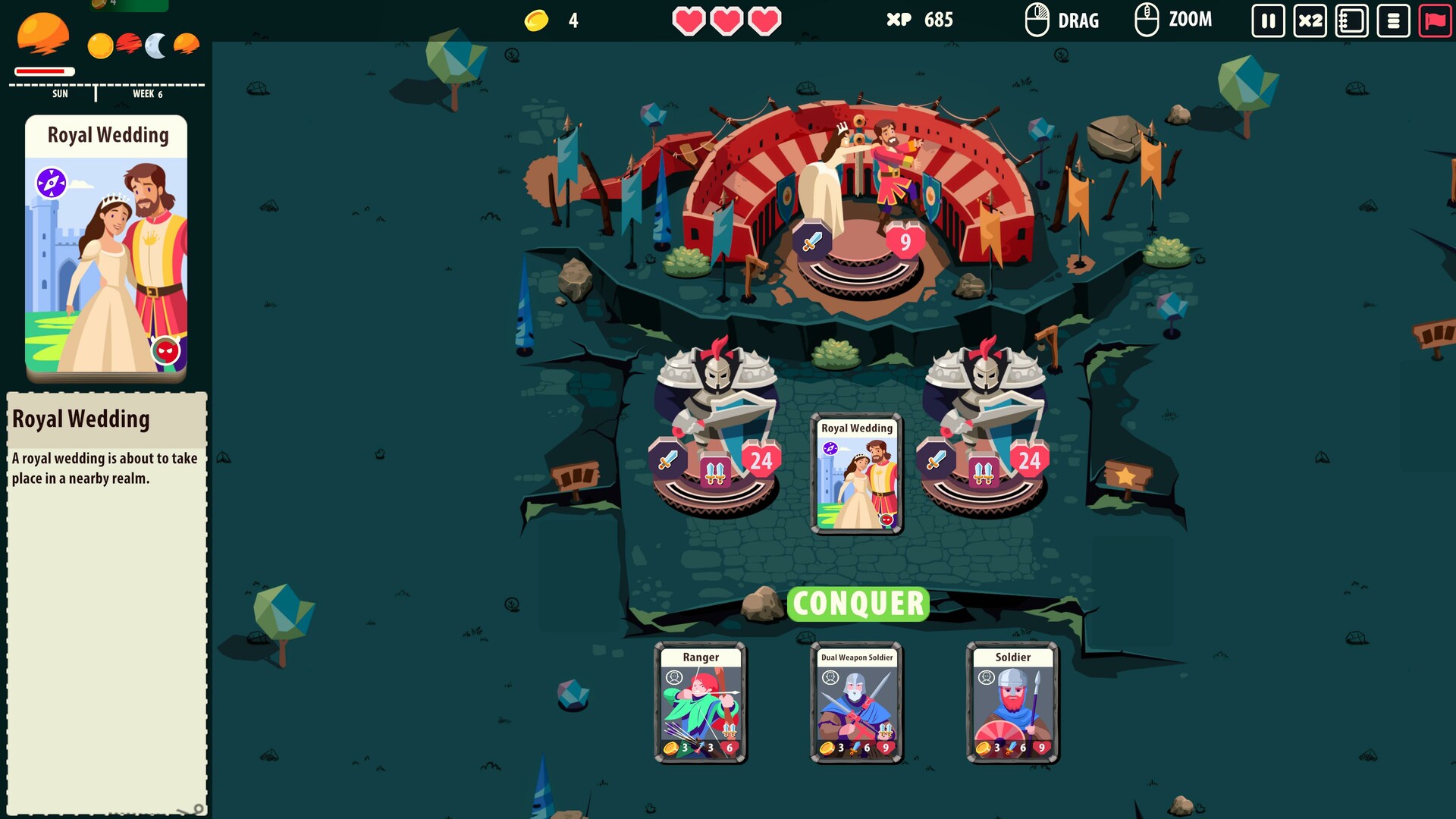Screen dimensions: 1456x819
Task: Select the sword attack icon on the left knight
Action: coord(667,459)
